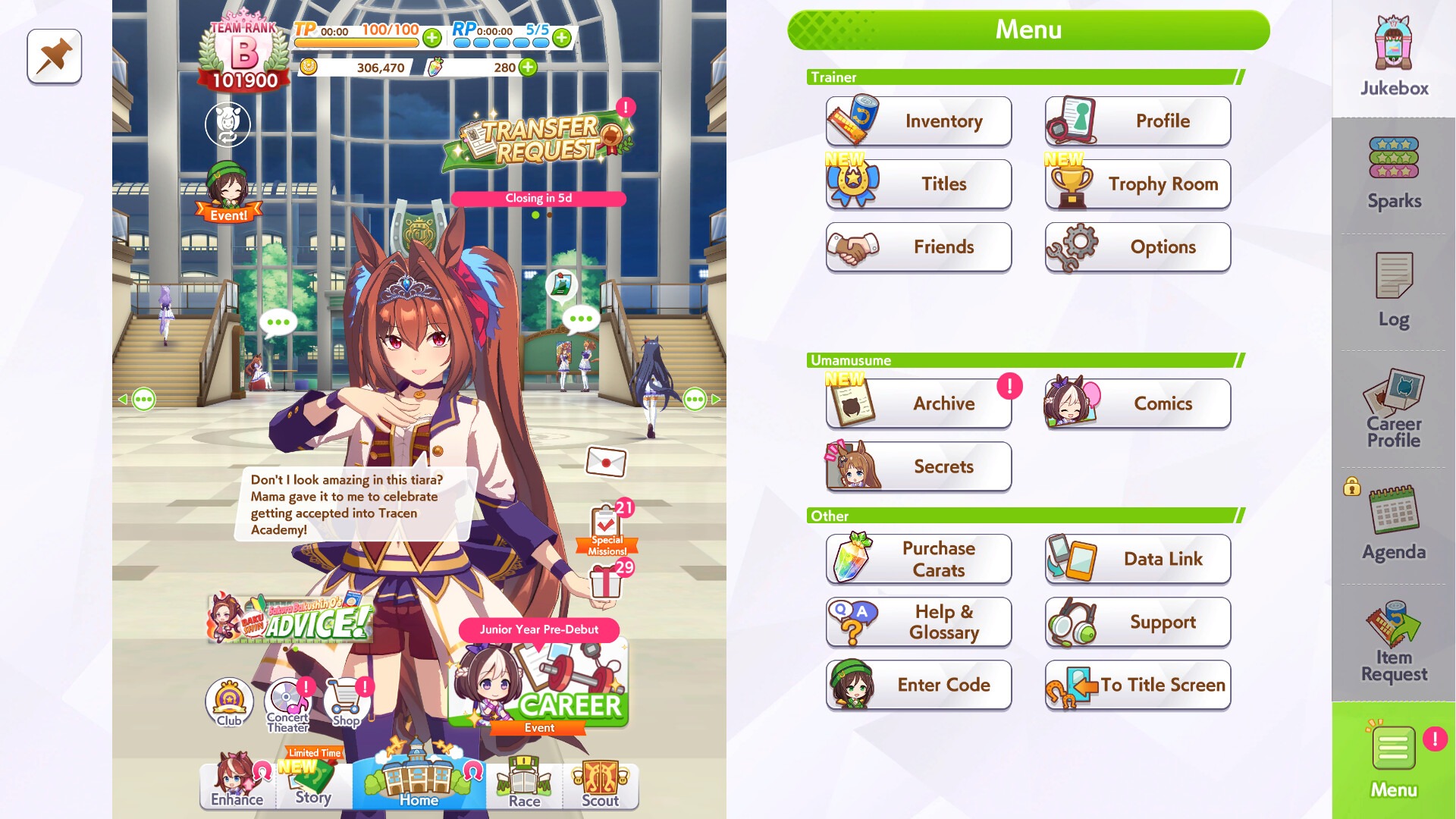Open Career Profile in the sidebar
The height and width of the screenshot is (819, 1456).
click(x=1392, y=409)
